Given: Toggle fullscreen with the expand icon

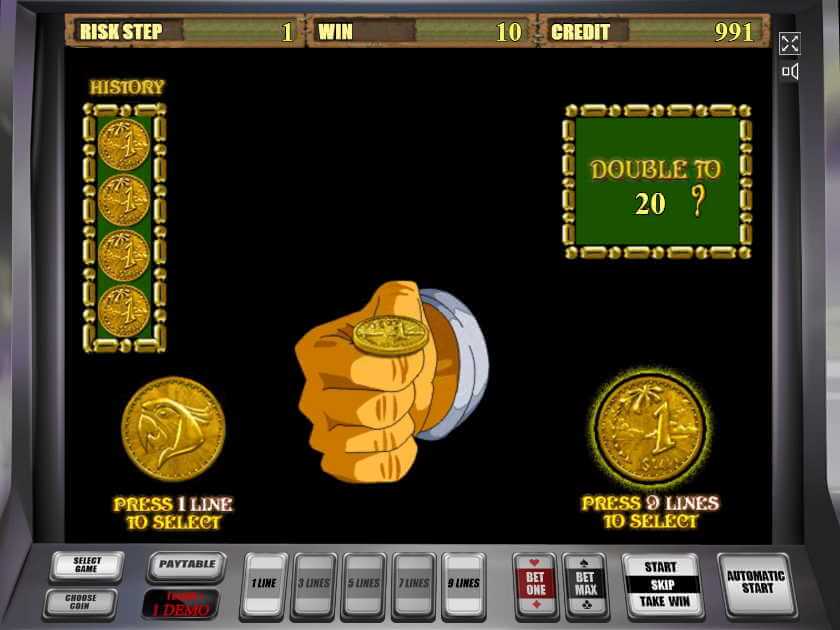Looking at the screenshot, I should coord(789,43).
